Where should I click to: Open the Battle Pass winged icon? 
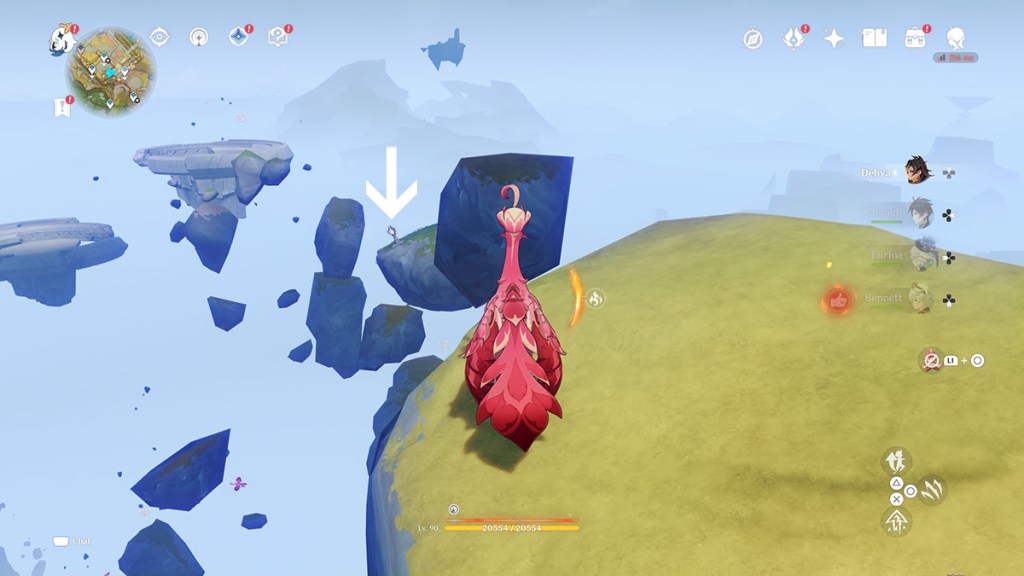click(794, 38)
